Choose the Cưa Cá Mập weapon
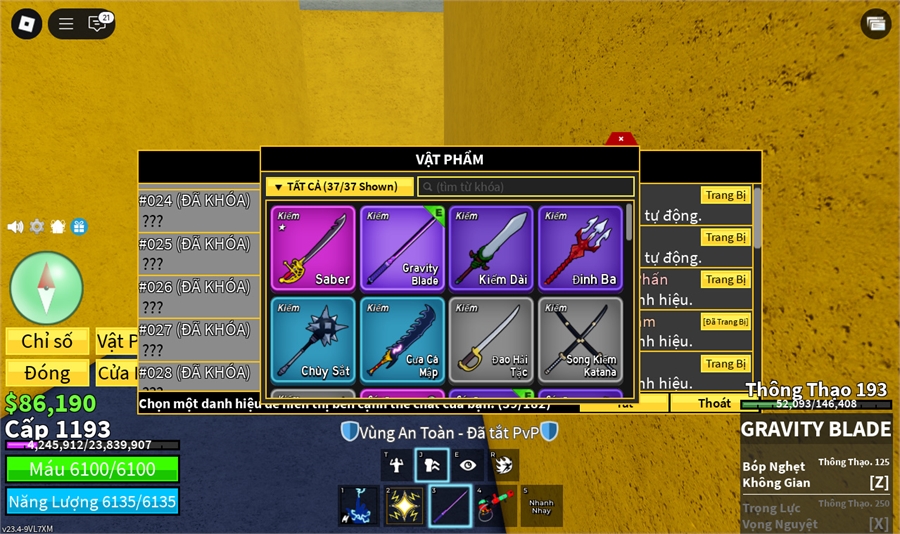Image resolution: width=900 pixels, height=534 pixels. point(402,340)
